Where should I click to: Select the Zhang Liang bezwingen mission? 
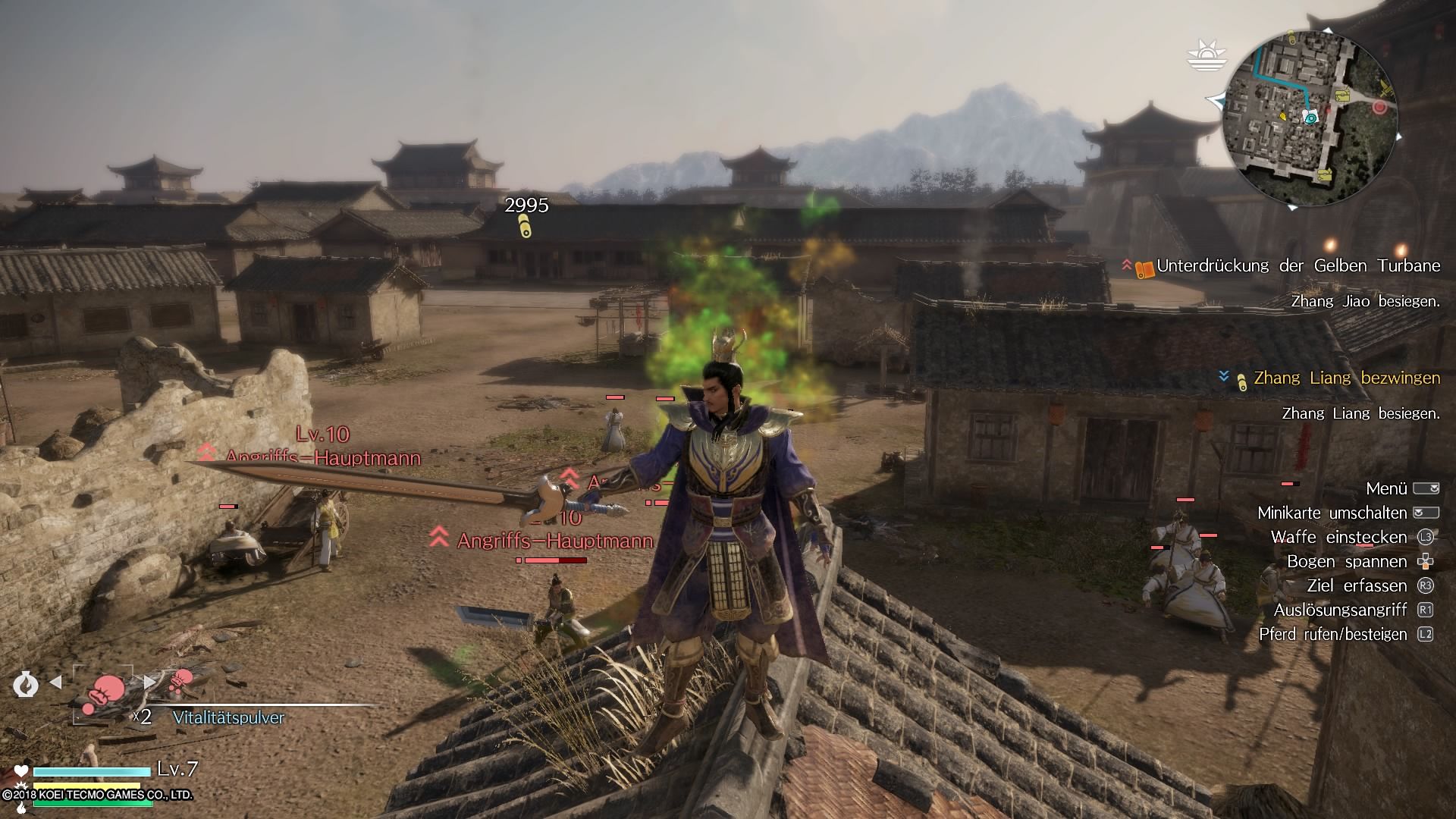click(x=1346, y=378)
